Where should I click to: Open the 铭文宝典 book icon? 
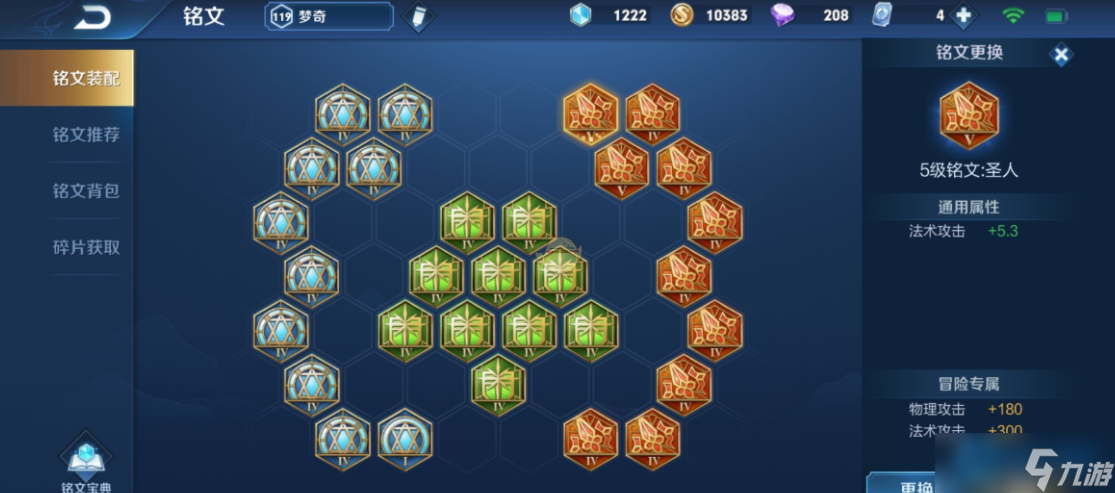85,460
